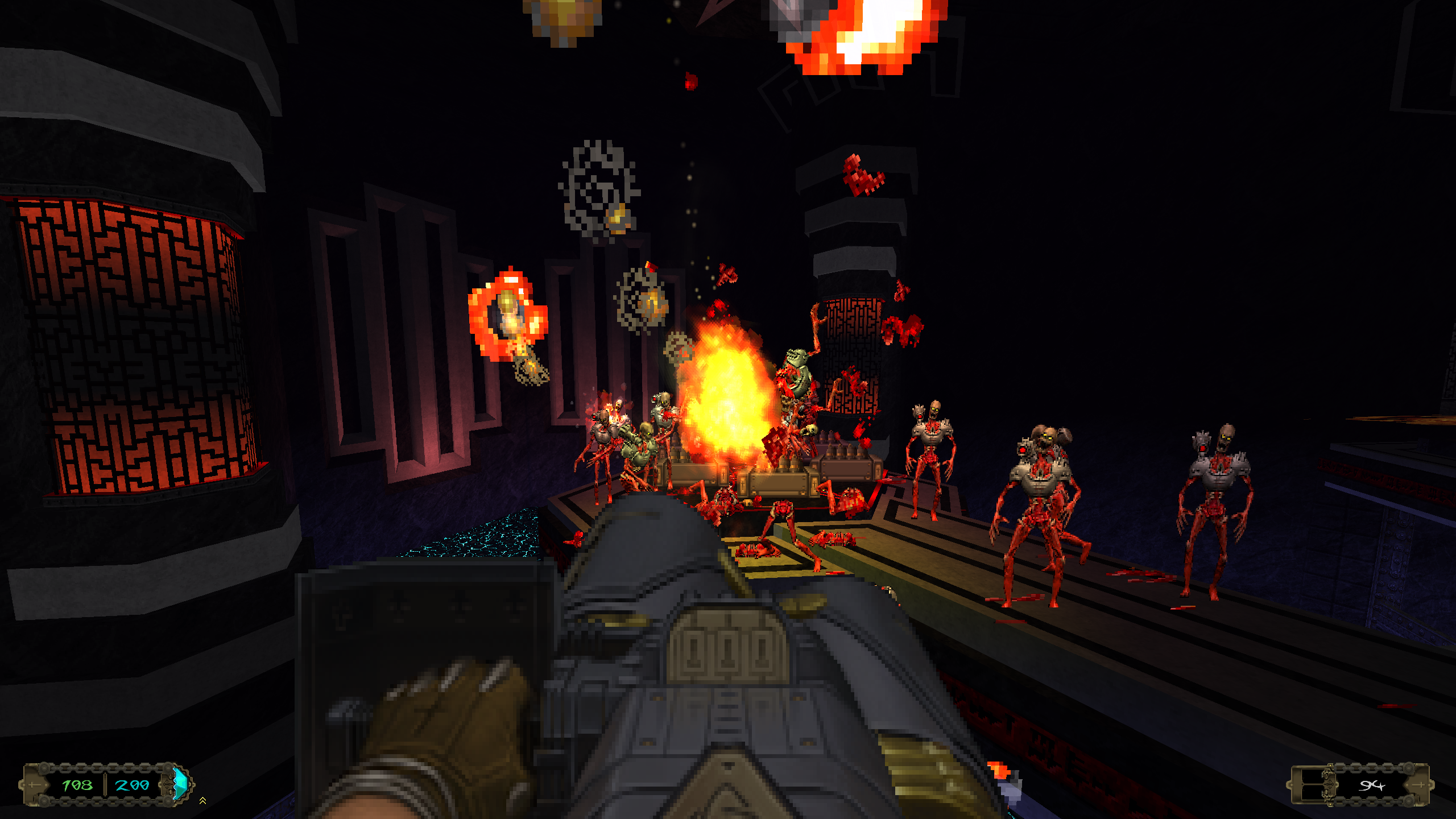This screenshot has width=1456, height=819.
Task: Click the divider bar between health and armor
Action: 105,785
